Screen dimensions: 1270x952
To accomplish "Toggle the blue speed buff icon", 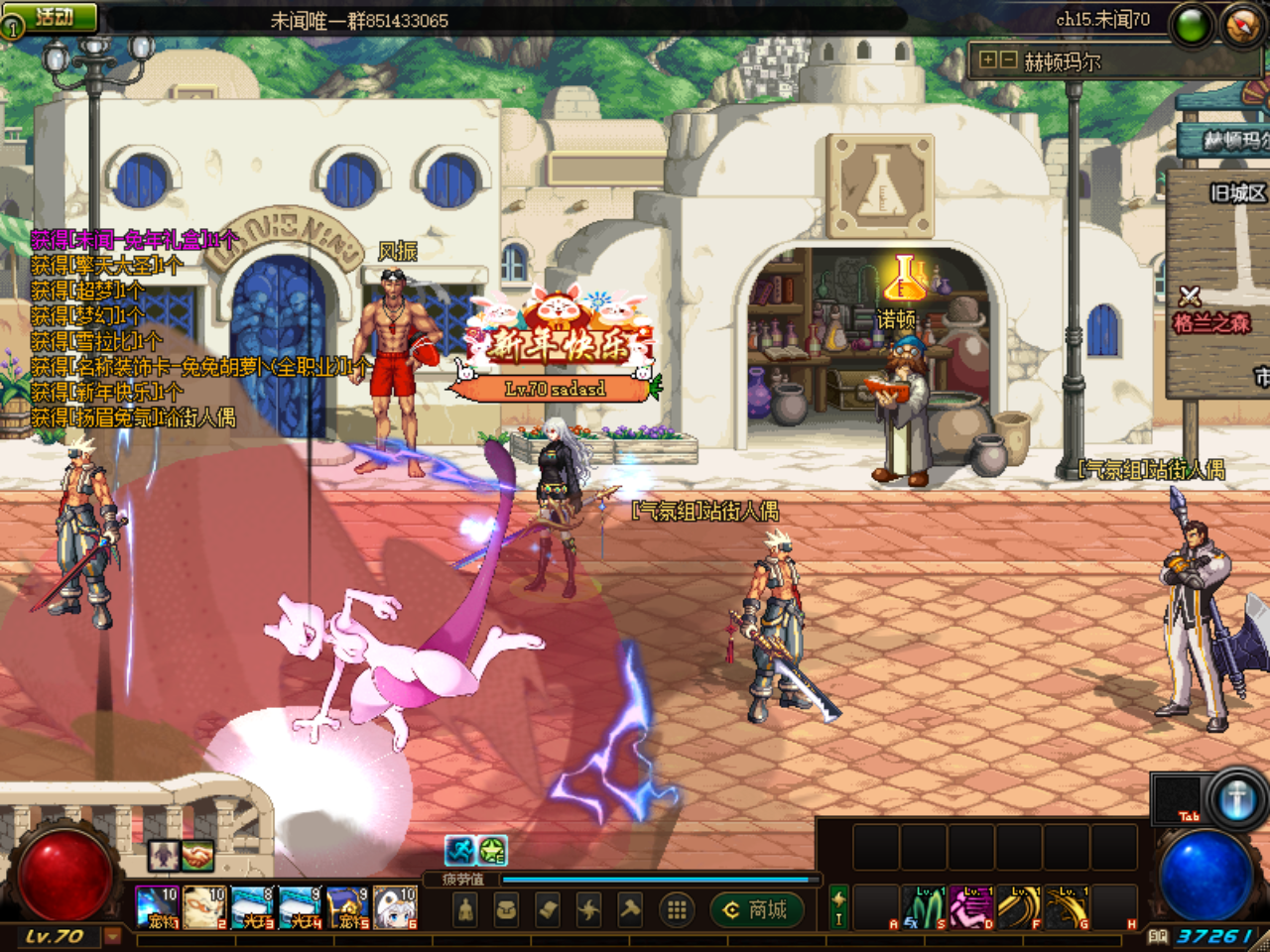I will click(459, 850).
